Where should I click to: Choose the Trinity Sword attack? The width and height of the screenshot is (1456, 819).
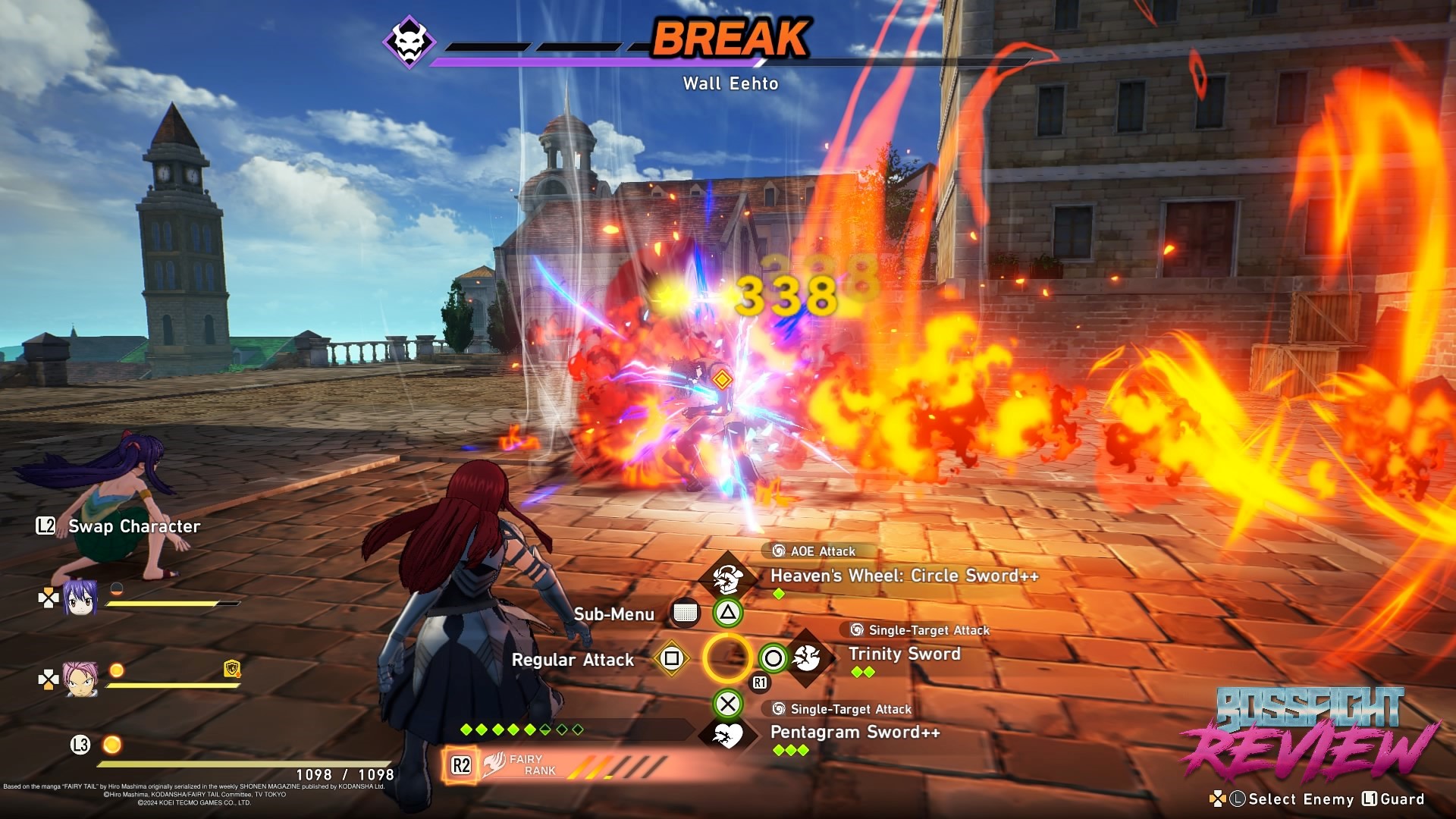point(904,654)
